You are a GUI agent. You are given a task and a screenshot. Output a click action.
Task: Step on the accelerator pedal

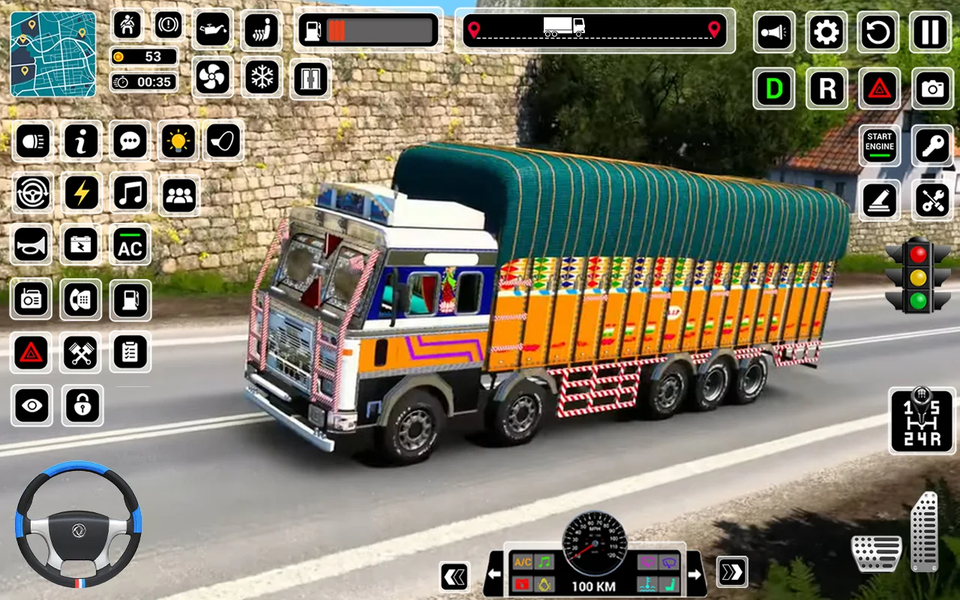(925, 531)
